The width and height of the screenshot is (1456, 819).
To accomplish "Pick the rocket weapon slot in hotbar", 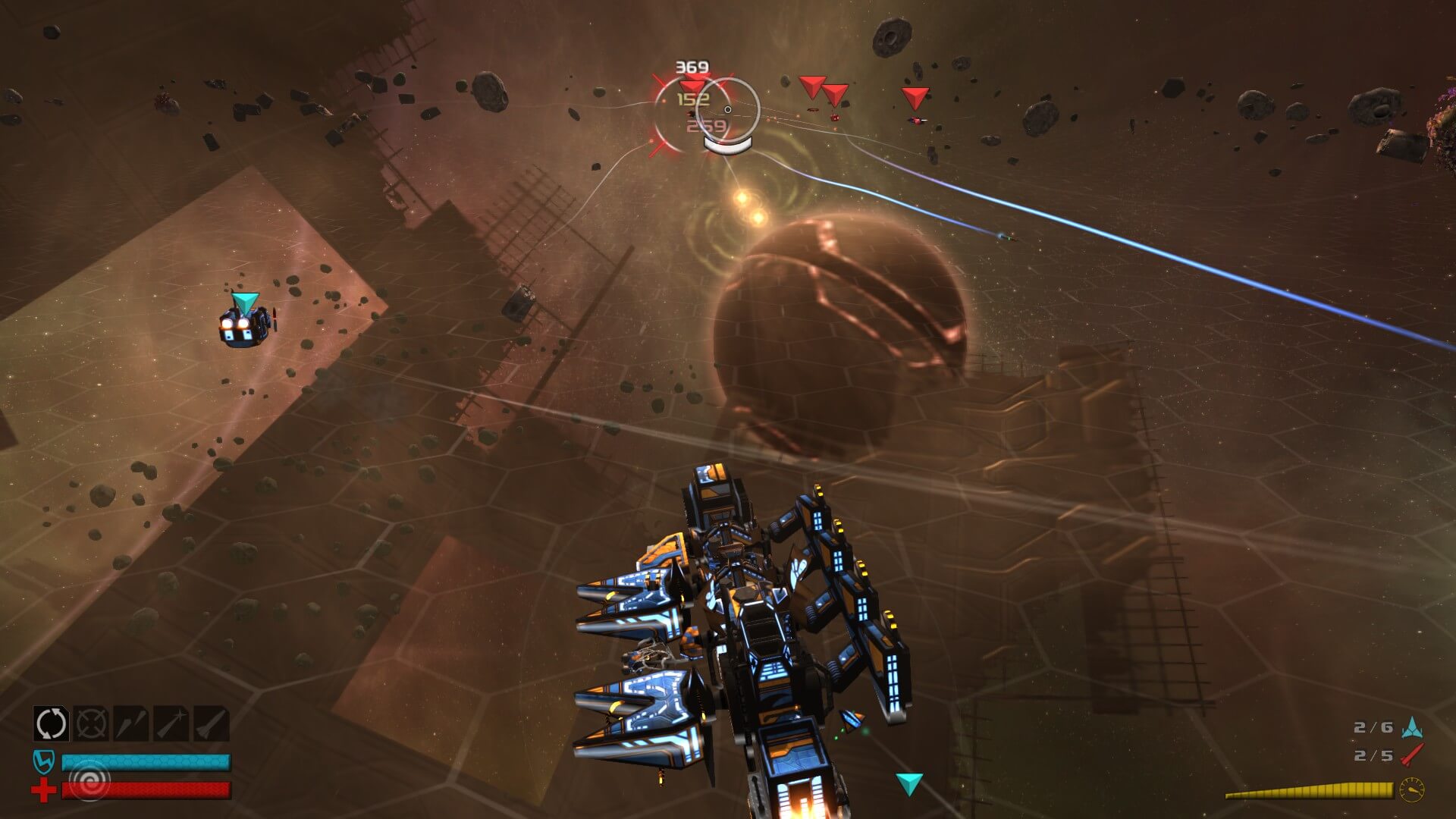I will tap(212, 723).
